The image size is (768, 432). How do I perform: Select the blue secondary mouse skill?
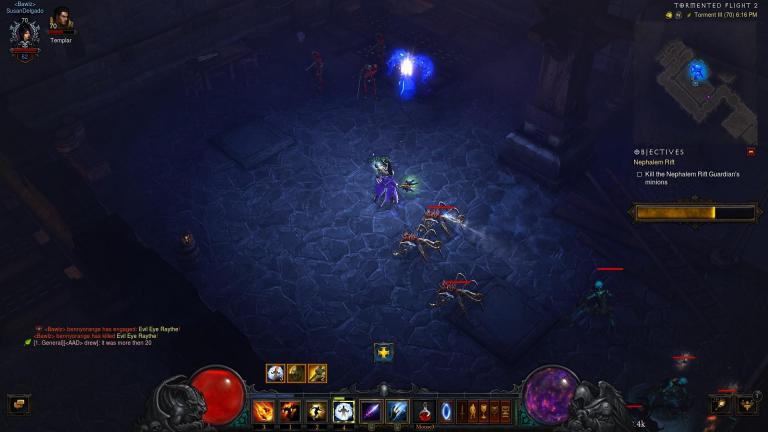point(396,410)
